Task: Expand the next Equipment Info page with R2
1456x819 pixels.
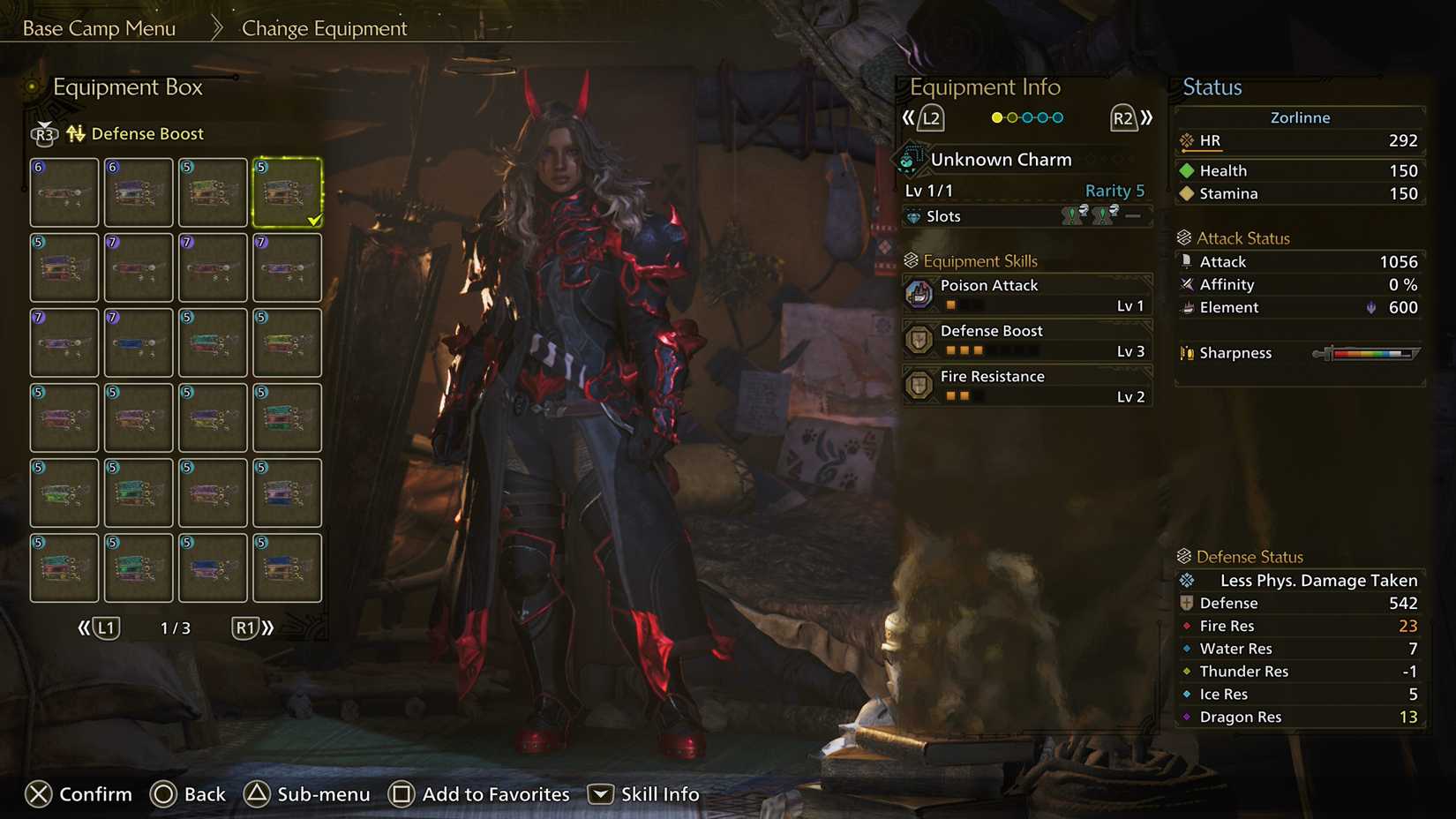Action: coord(1122,116)
